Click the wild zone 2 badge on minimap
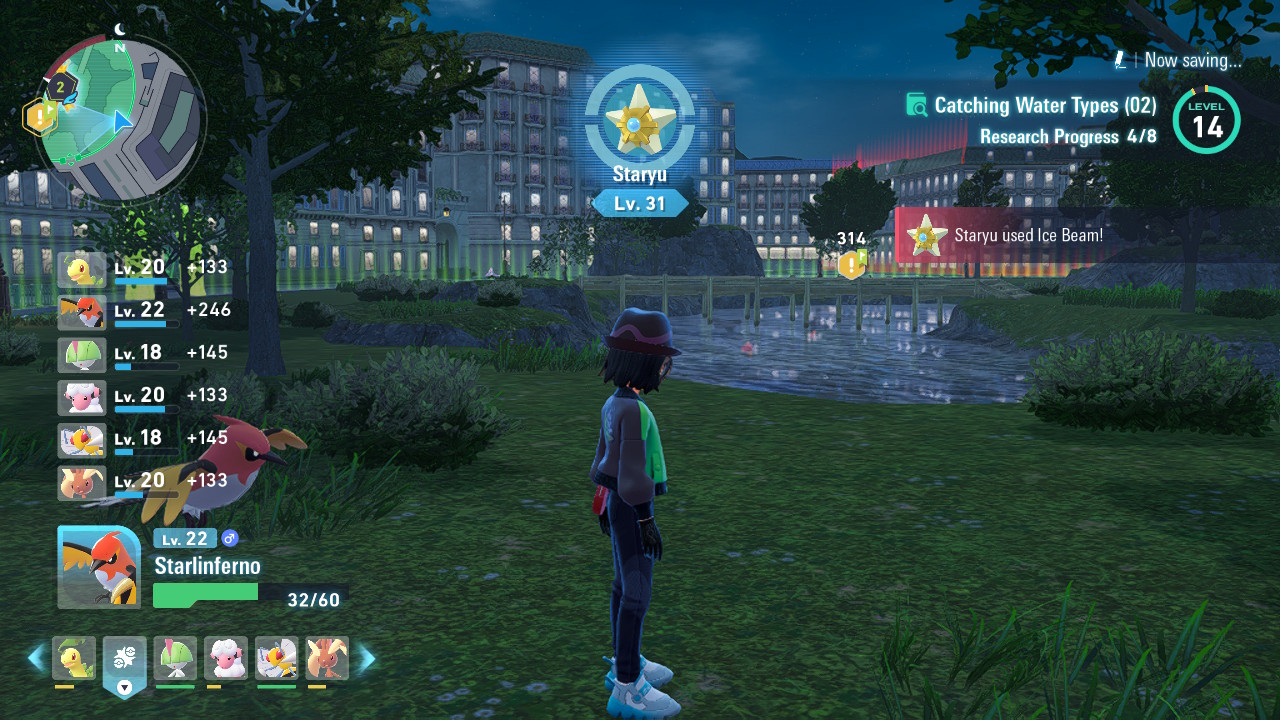1280x720 pixels. click(61, 88)
